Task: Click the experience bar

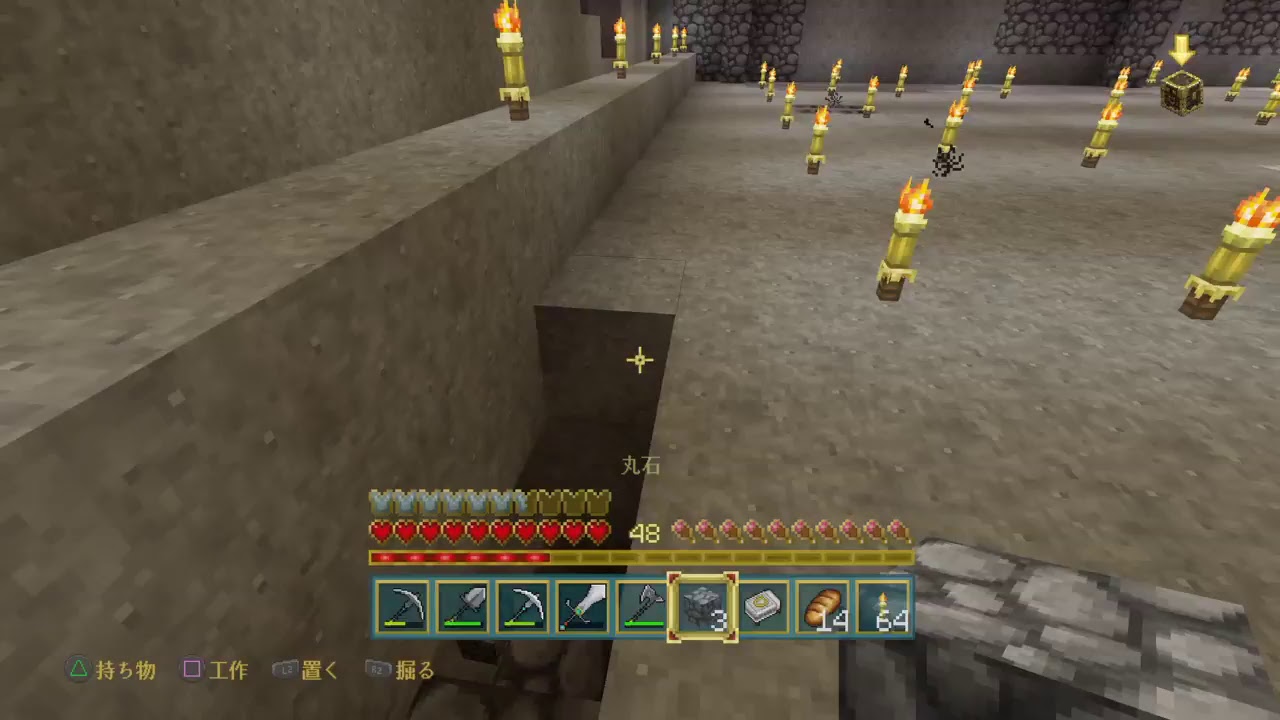Action: [640, 557]
